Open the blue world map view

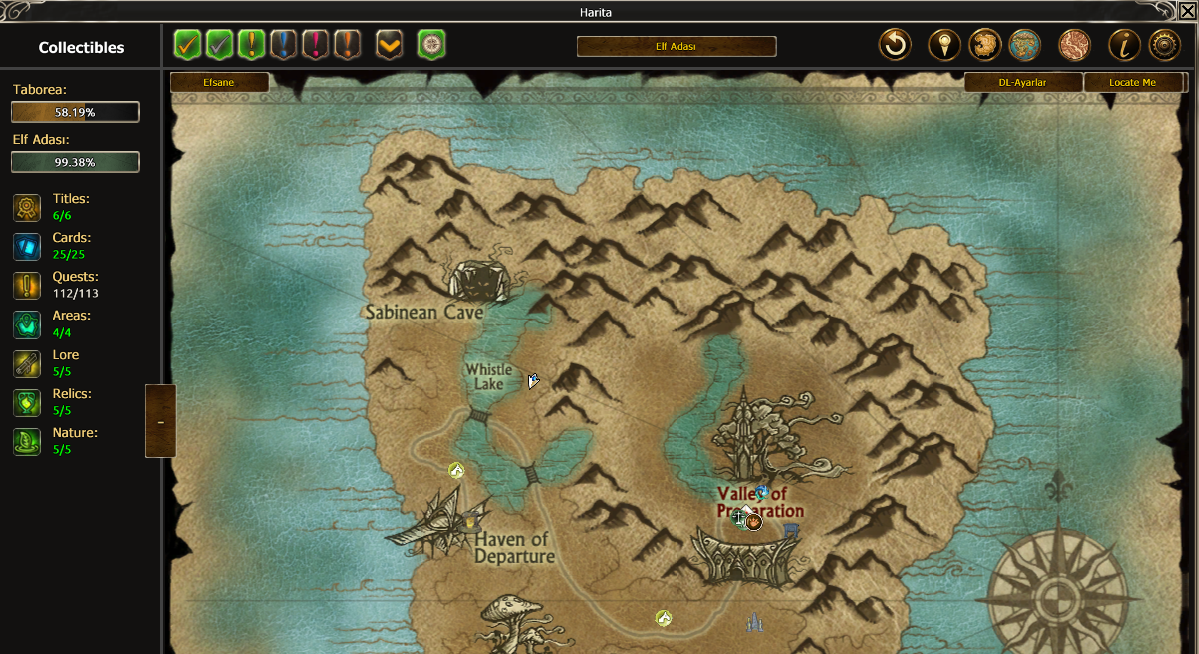[1024, 45]
